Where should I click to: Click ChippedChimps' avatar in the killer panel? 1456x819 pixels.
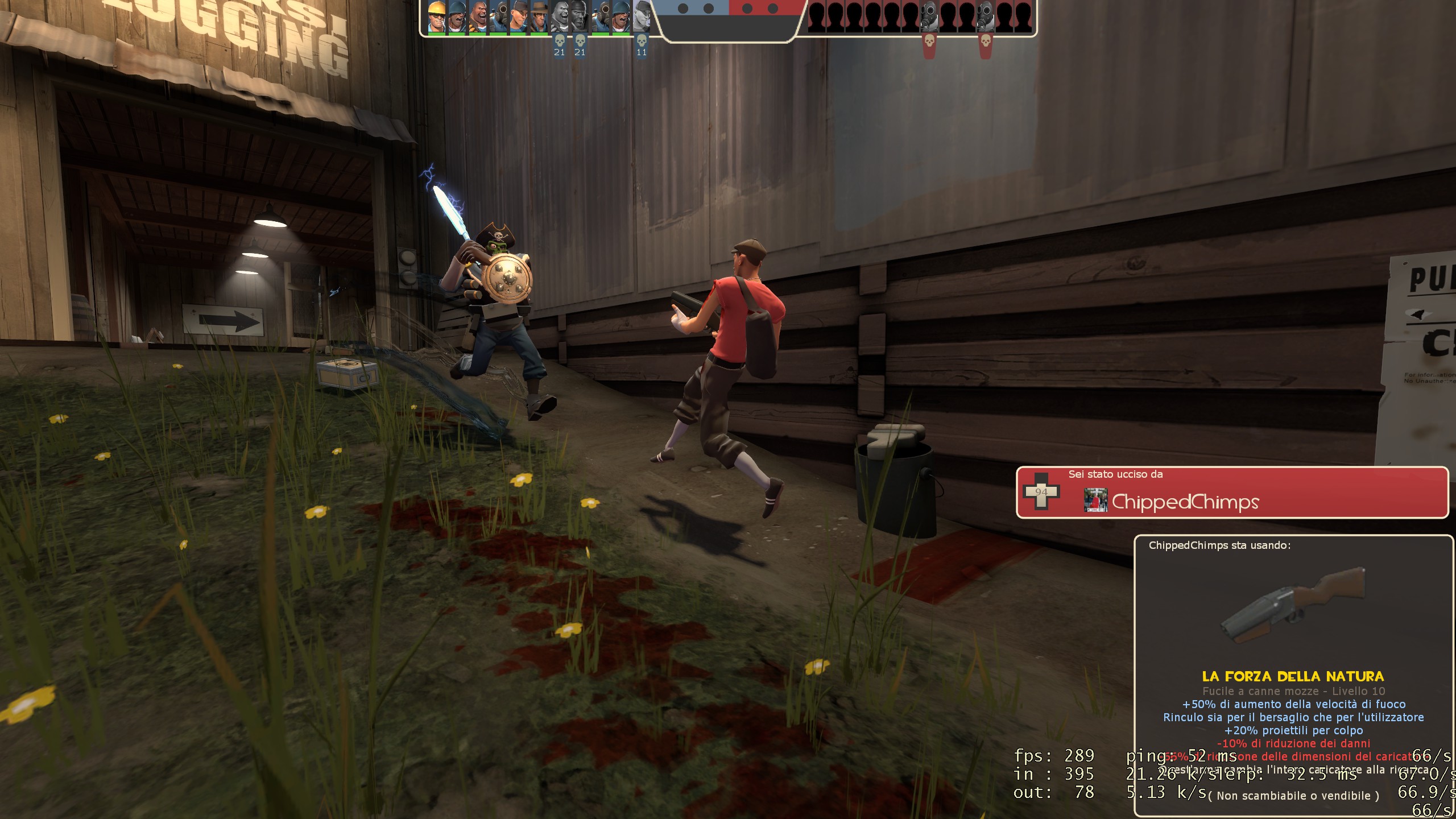(x=1095, y=500)
